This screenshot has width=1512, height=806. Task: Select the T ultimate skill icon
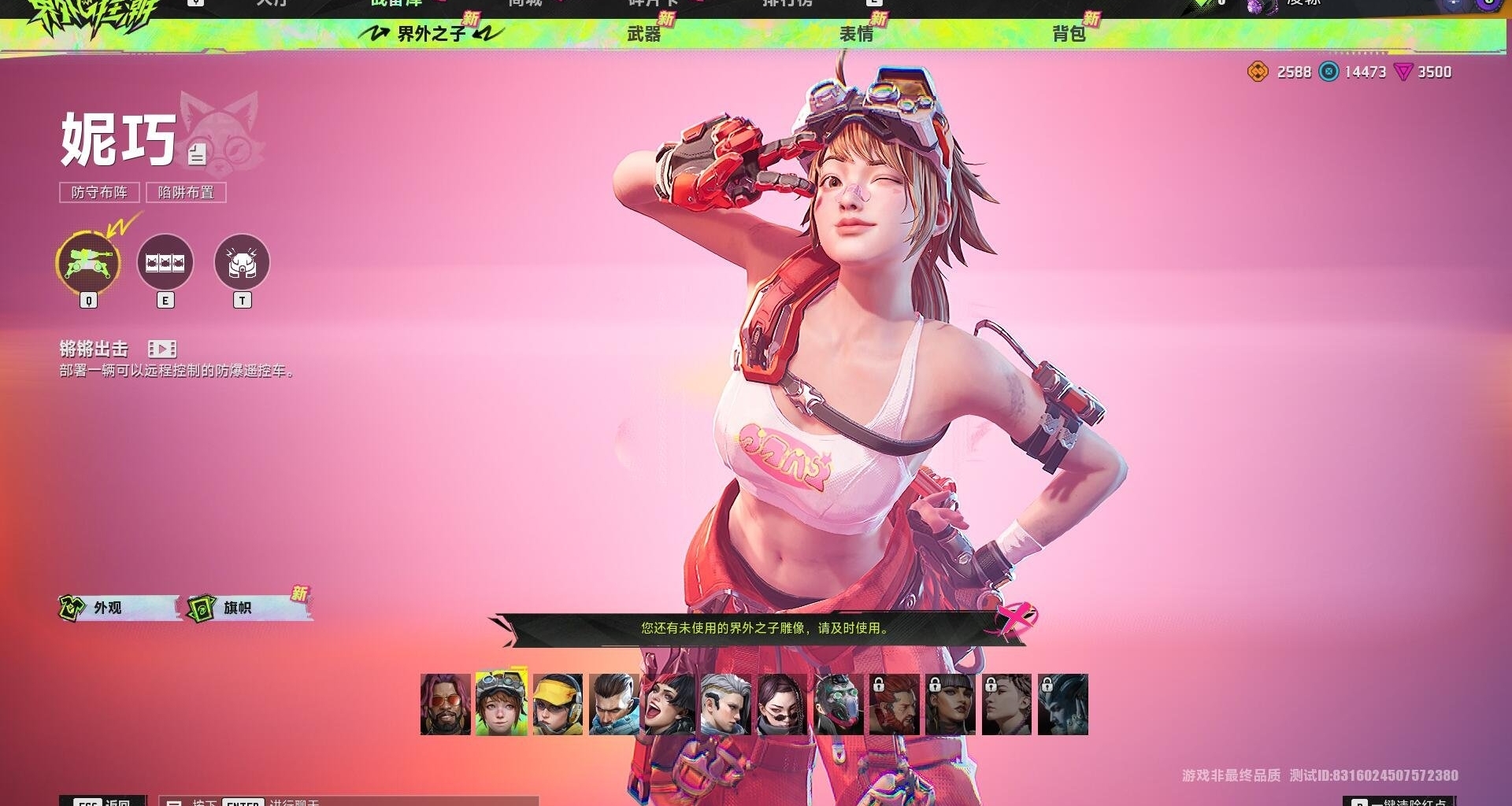(x=243, y=262)
